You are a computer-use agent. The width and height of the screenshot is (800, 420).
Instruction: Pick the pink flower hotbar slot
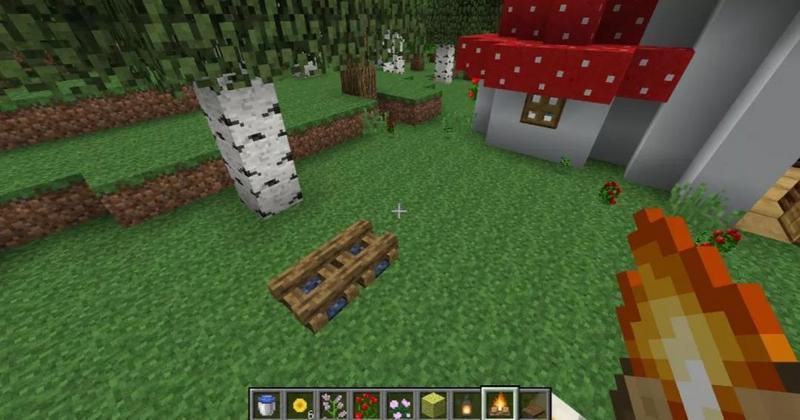pos(399,405)
